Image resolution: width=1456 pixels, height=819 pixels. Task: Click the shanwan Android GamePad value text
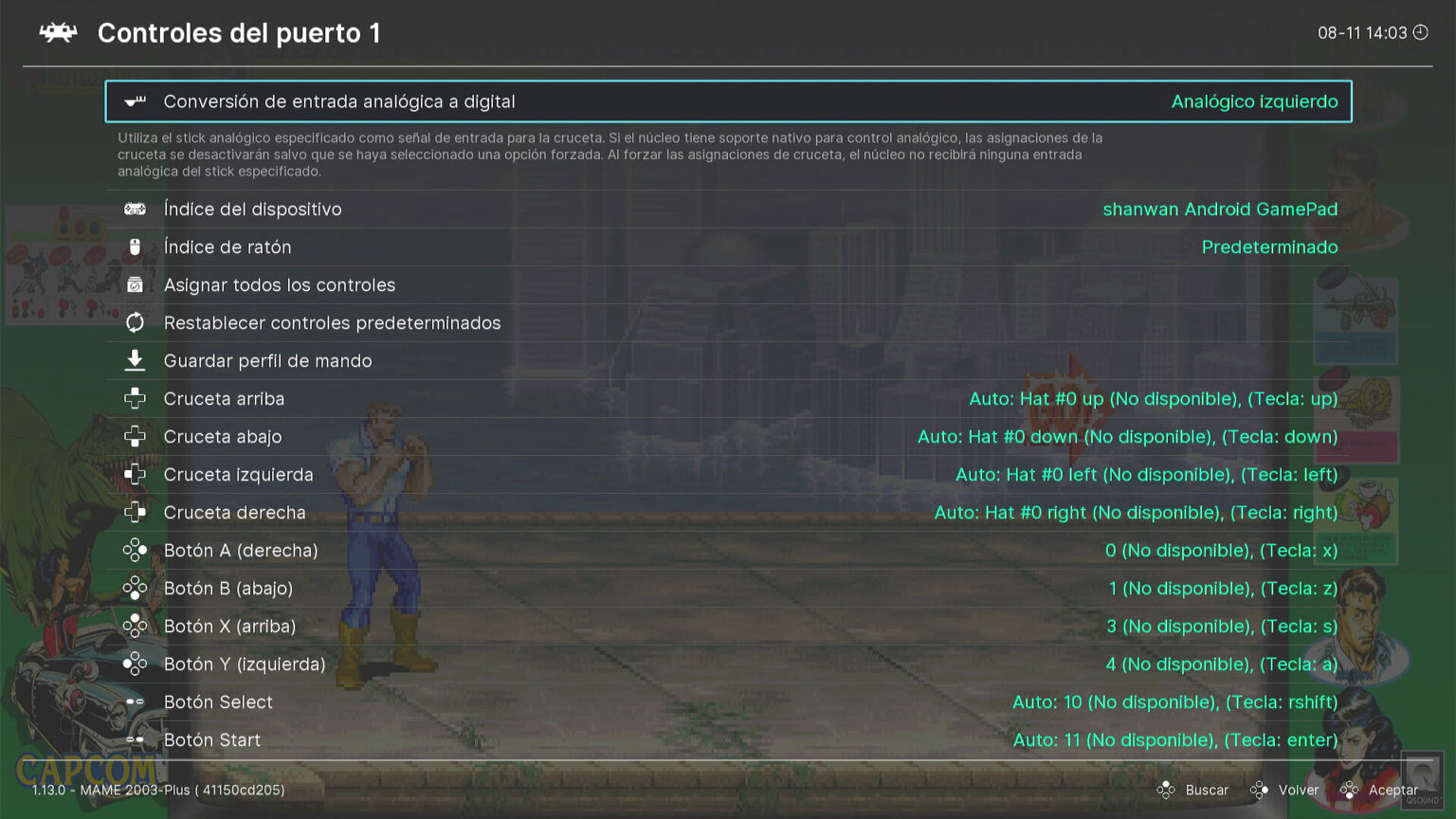tap(1220, 209)
